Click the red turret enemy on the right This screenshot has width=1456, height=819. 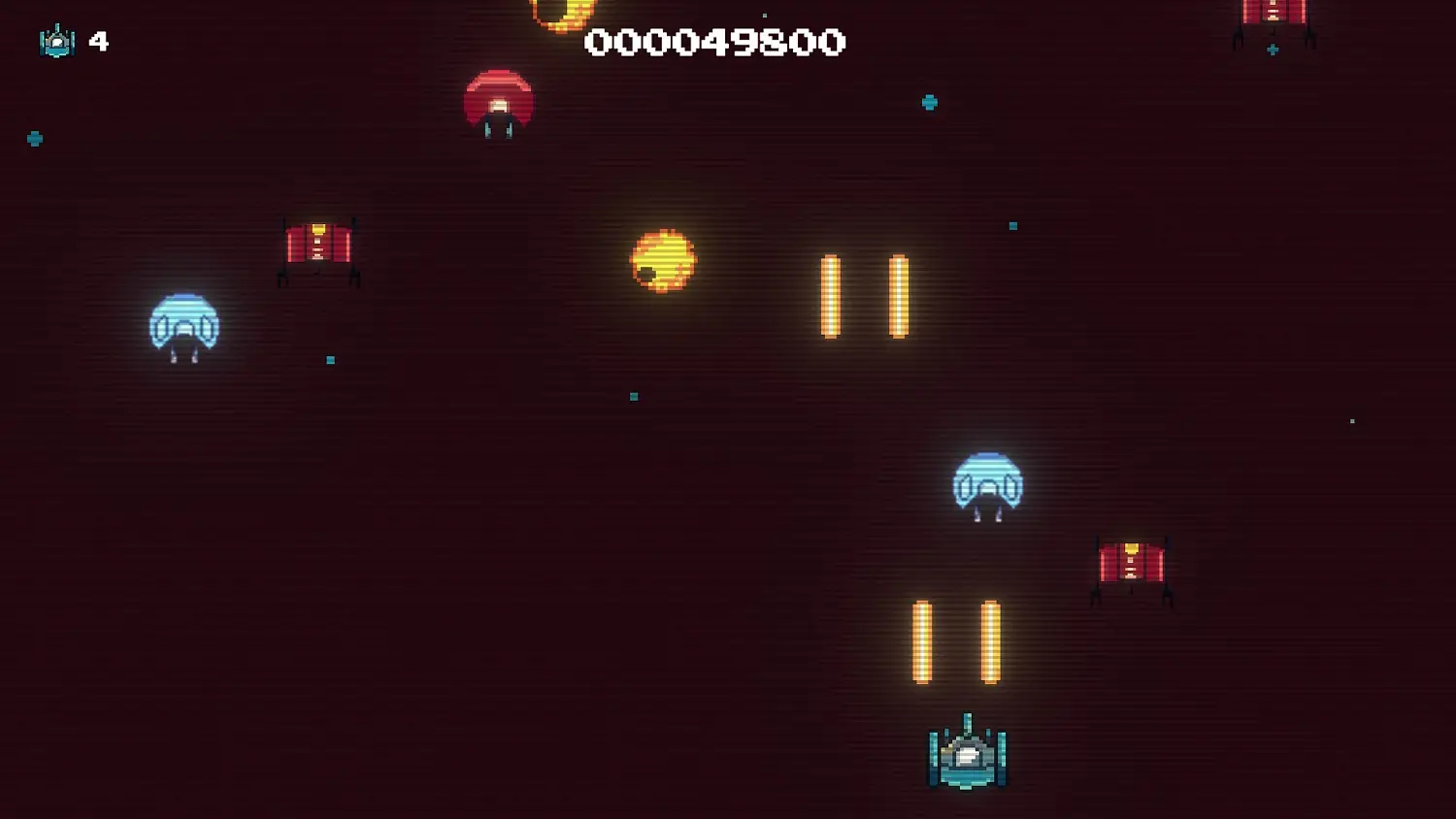[x=1131, y=563]
